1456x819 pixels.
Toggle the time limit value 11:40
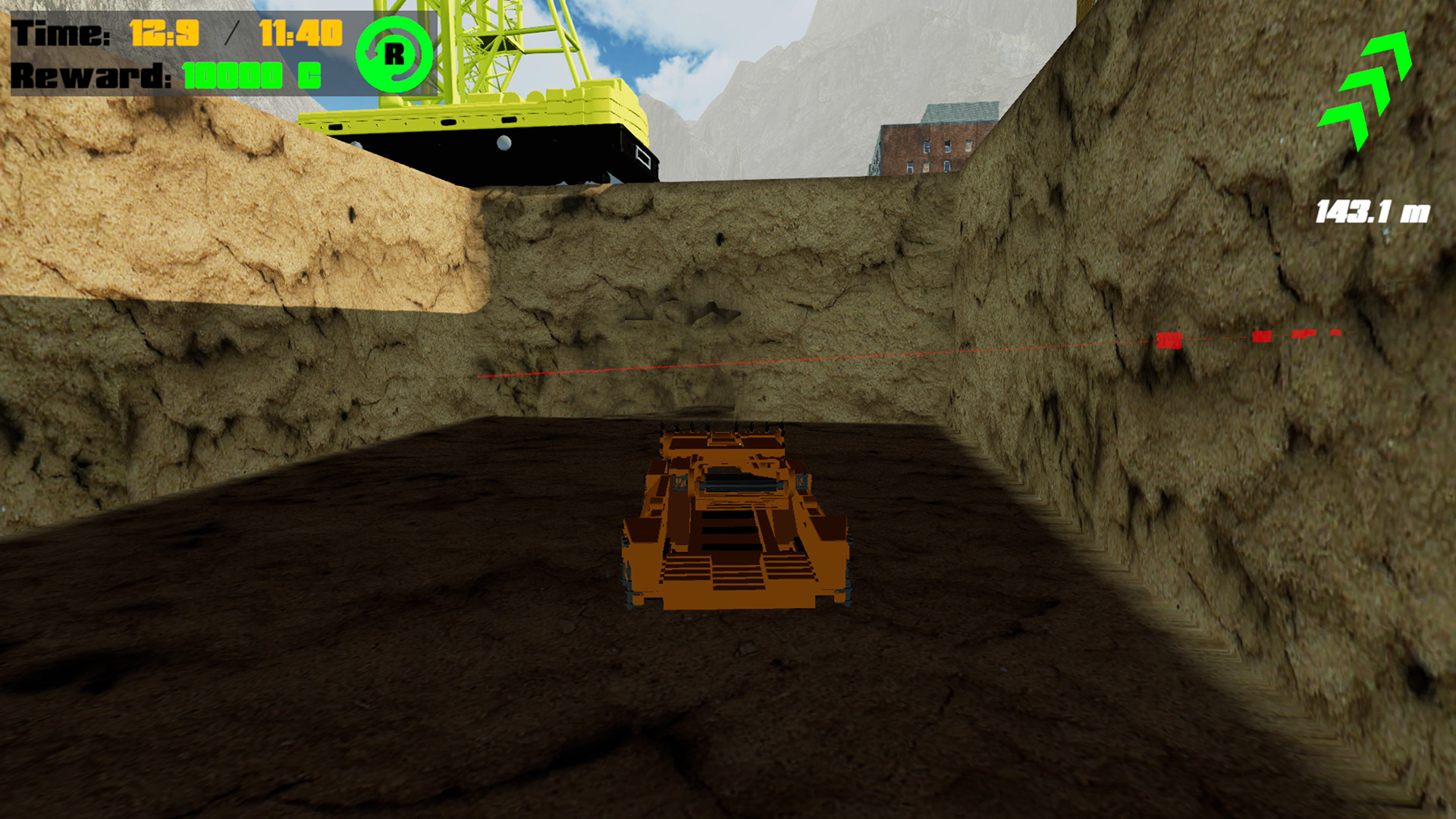[x=301, y=32]
